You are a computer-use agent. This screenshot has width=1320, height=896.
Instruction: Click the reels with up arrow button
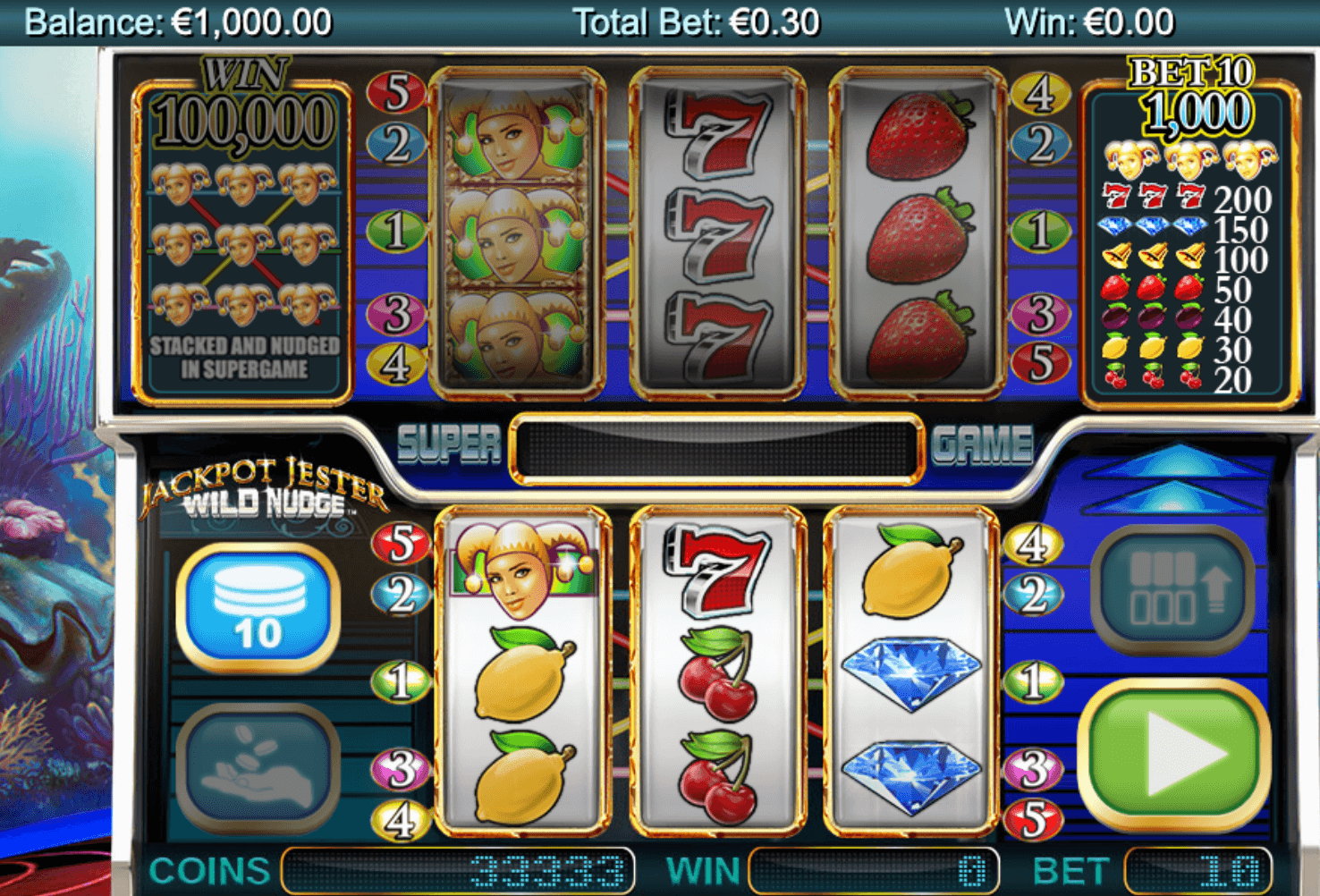(1173, 590)
